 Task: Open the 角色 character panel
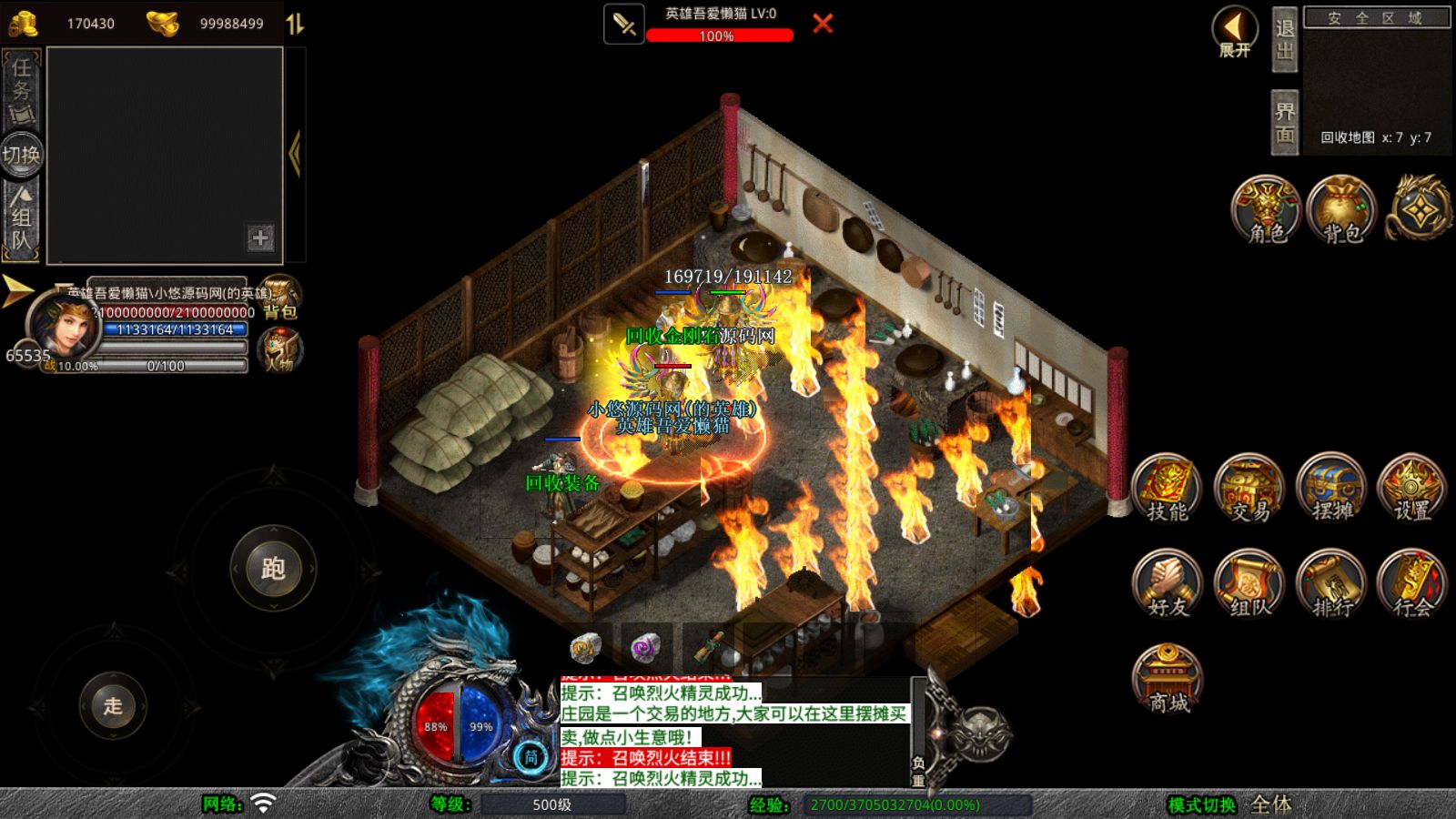pyautogui.click(x=1266, y=210)
